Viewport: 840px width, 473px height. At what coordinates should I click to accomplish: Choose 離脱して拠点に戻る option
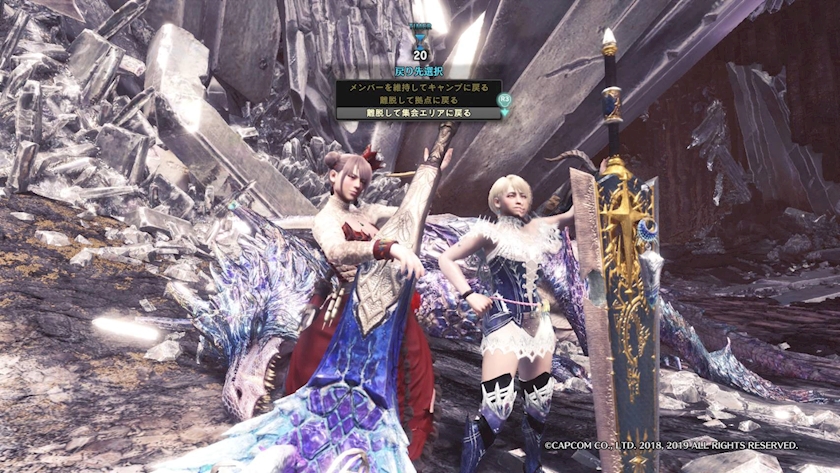click(418, 100)
